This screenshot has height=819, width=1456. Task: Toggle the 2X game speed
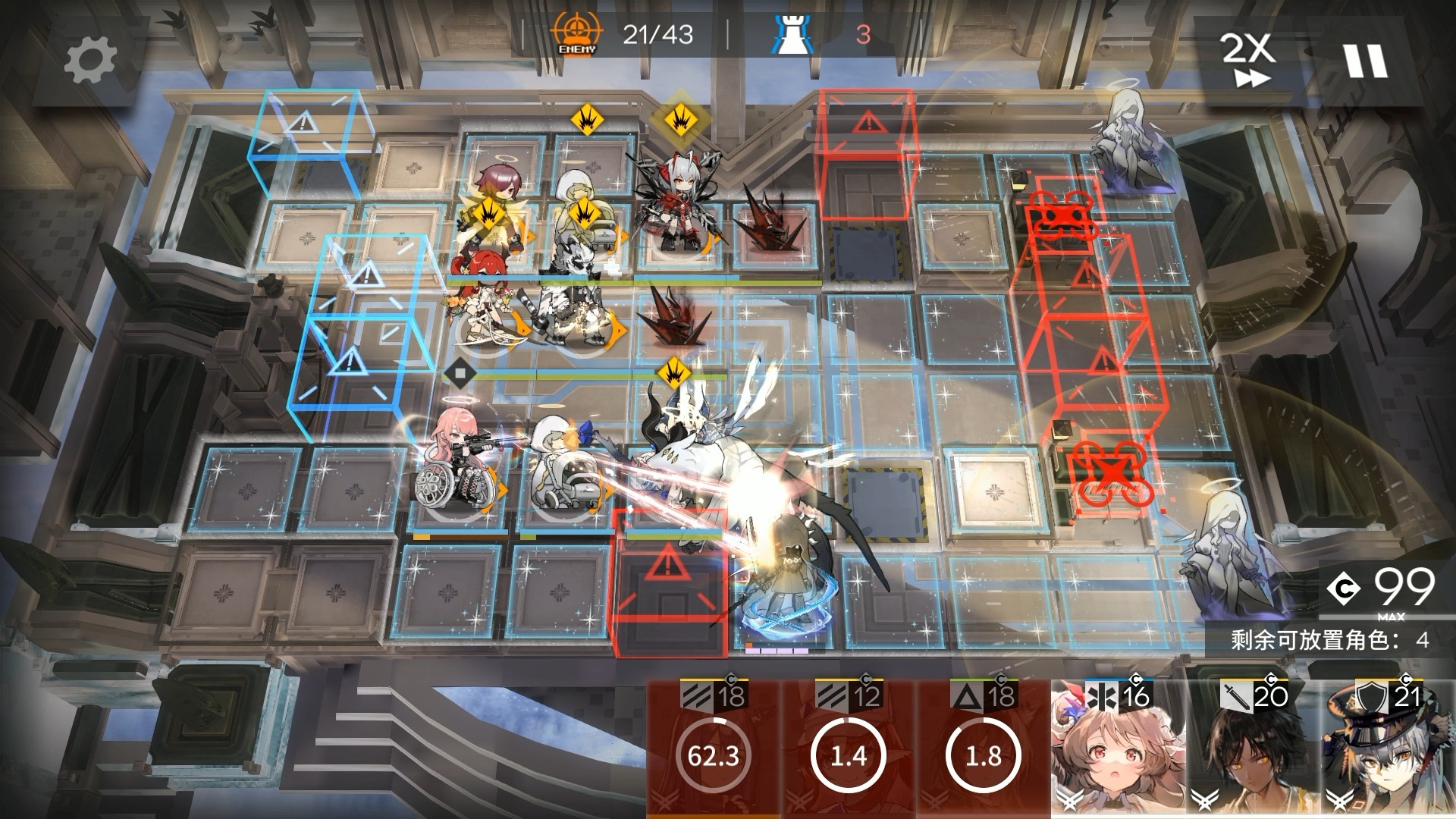pos(1247,59)
